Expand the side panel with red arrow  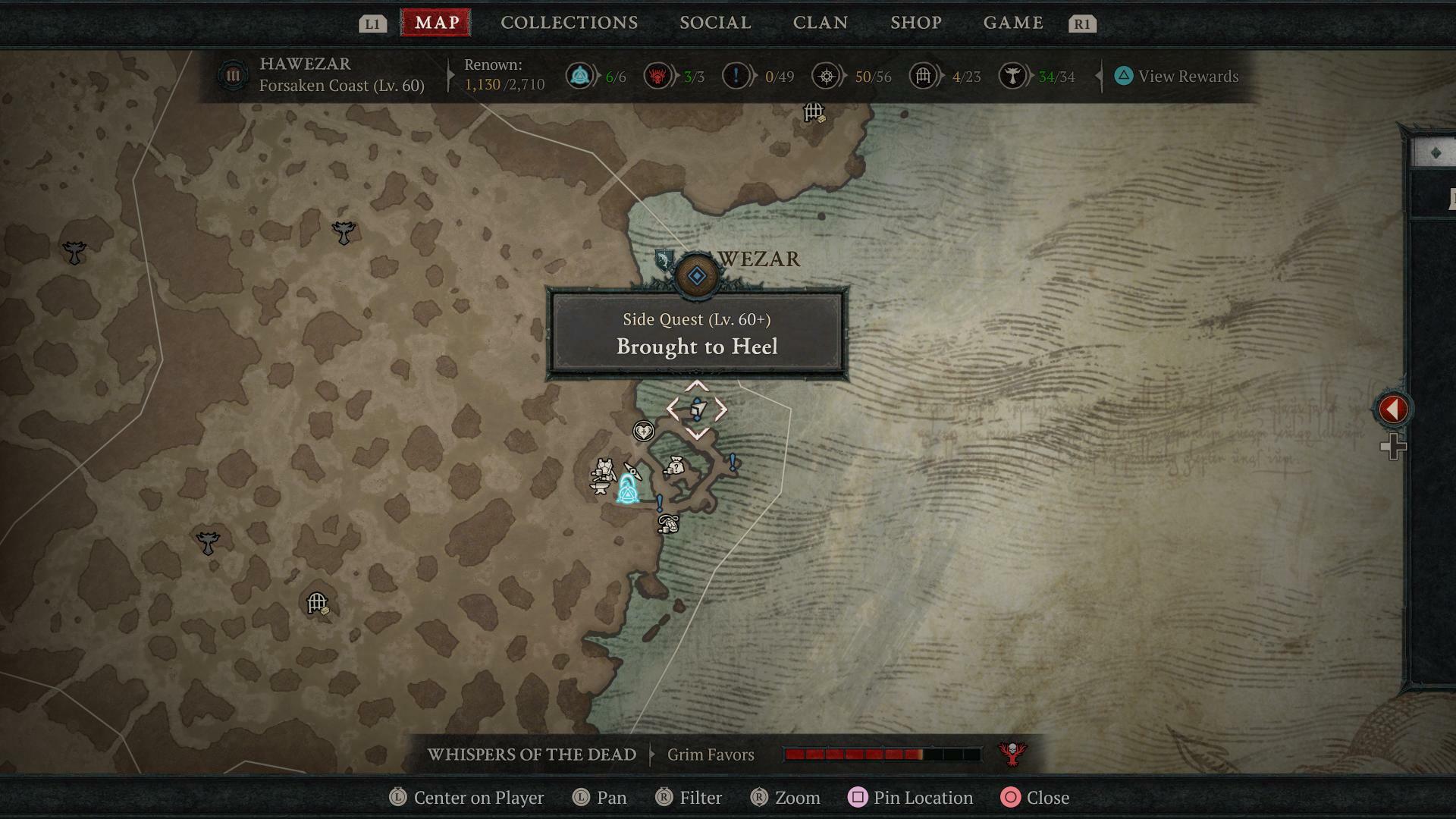pyautogui.click(x=1393, y=409)
